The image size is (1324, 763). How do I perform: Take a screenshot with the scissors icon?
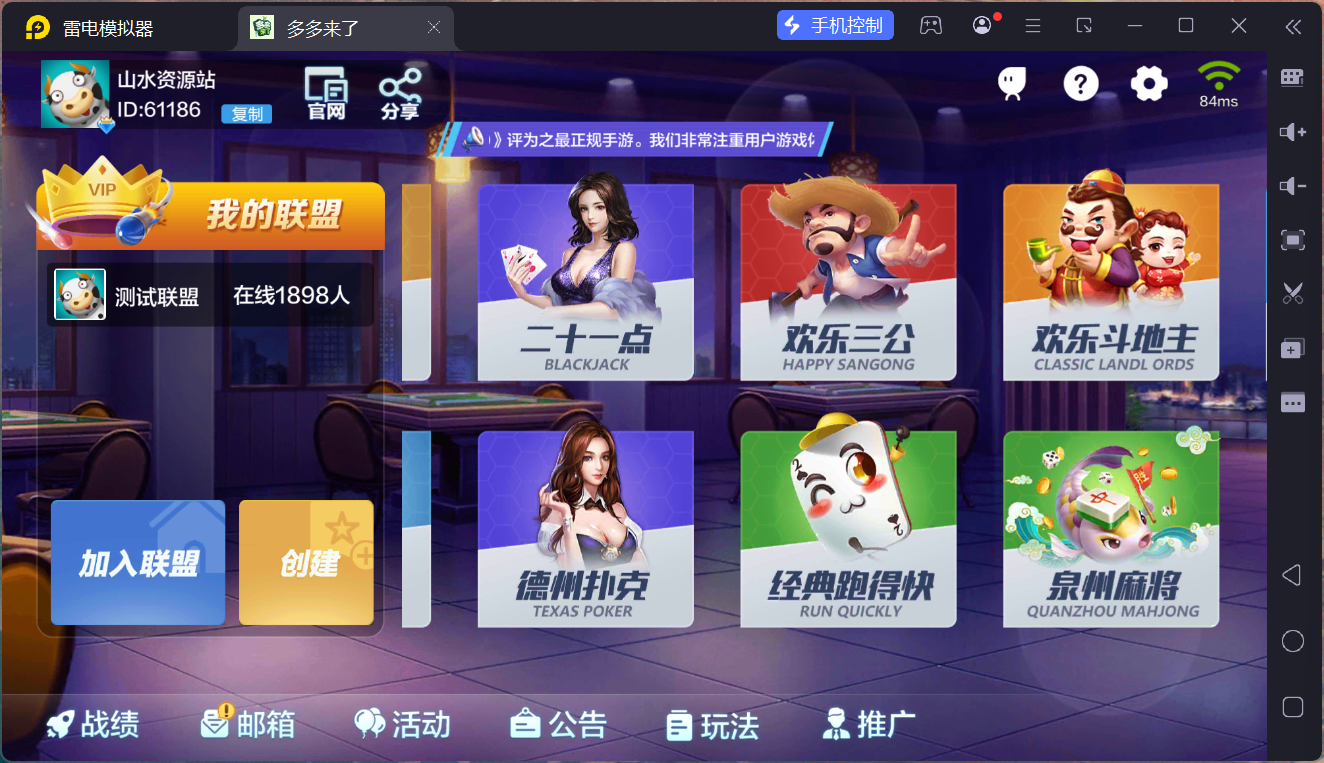(x=1293, y=293)
